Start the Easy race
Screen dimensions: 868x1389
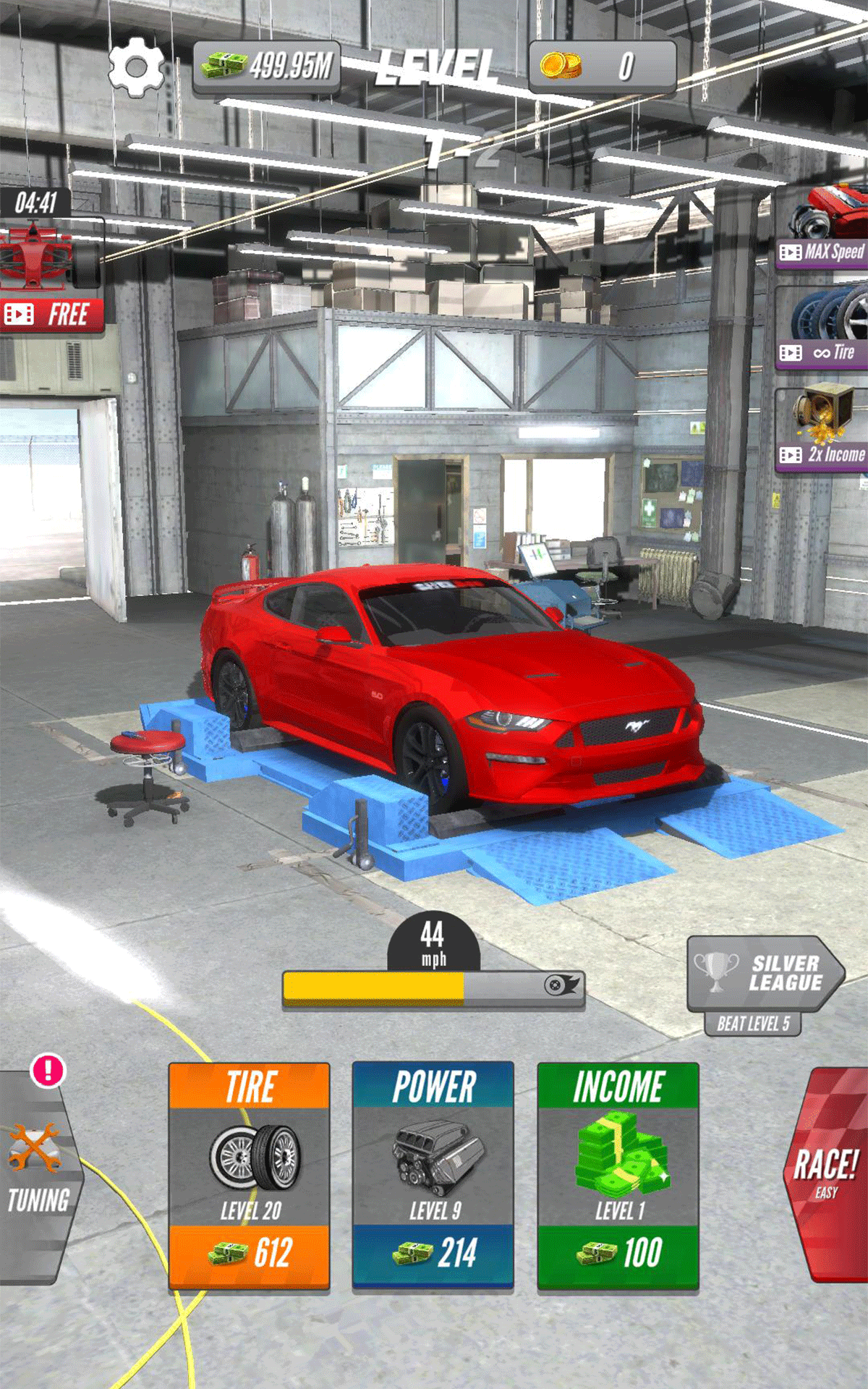click(826, 1173)
